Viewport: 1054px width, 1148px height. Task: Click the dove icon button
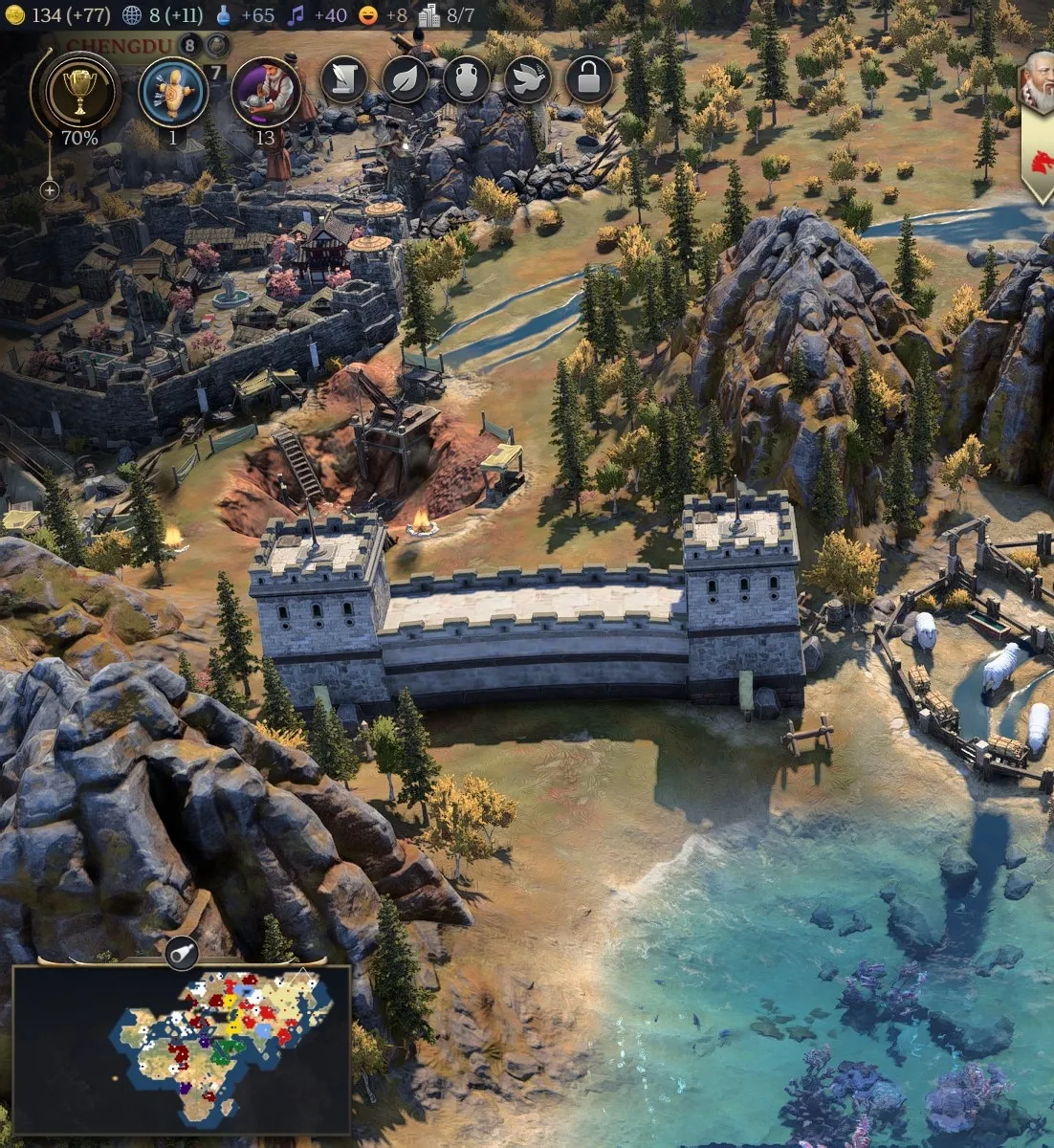(527, 80)
